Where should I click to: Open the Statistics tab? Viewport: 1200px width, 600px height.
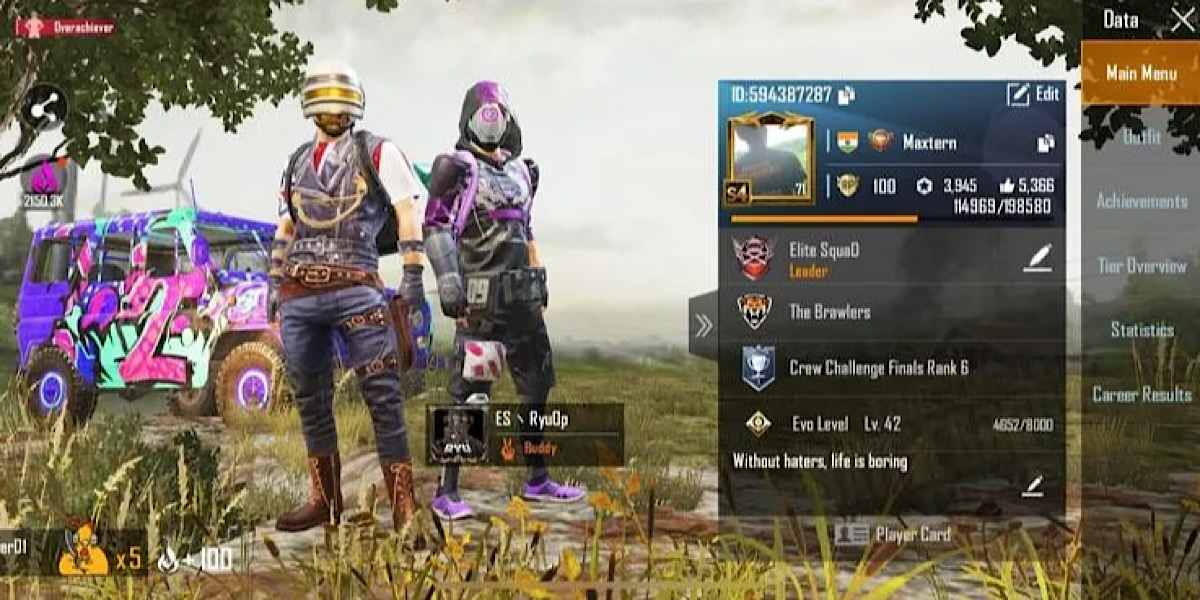pyautogui.click(x=1141, y=330)
